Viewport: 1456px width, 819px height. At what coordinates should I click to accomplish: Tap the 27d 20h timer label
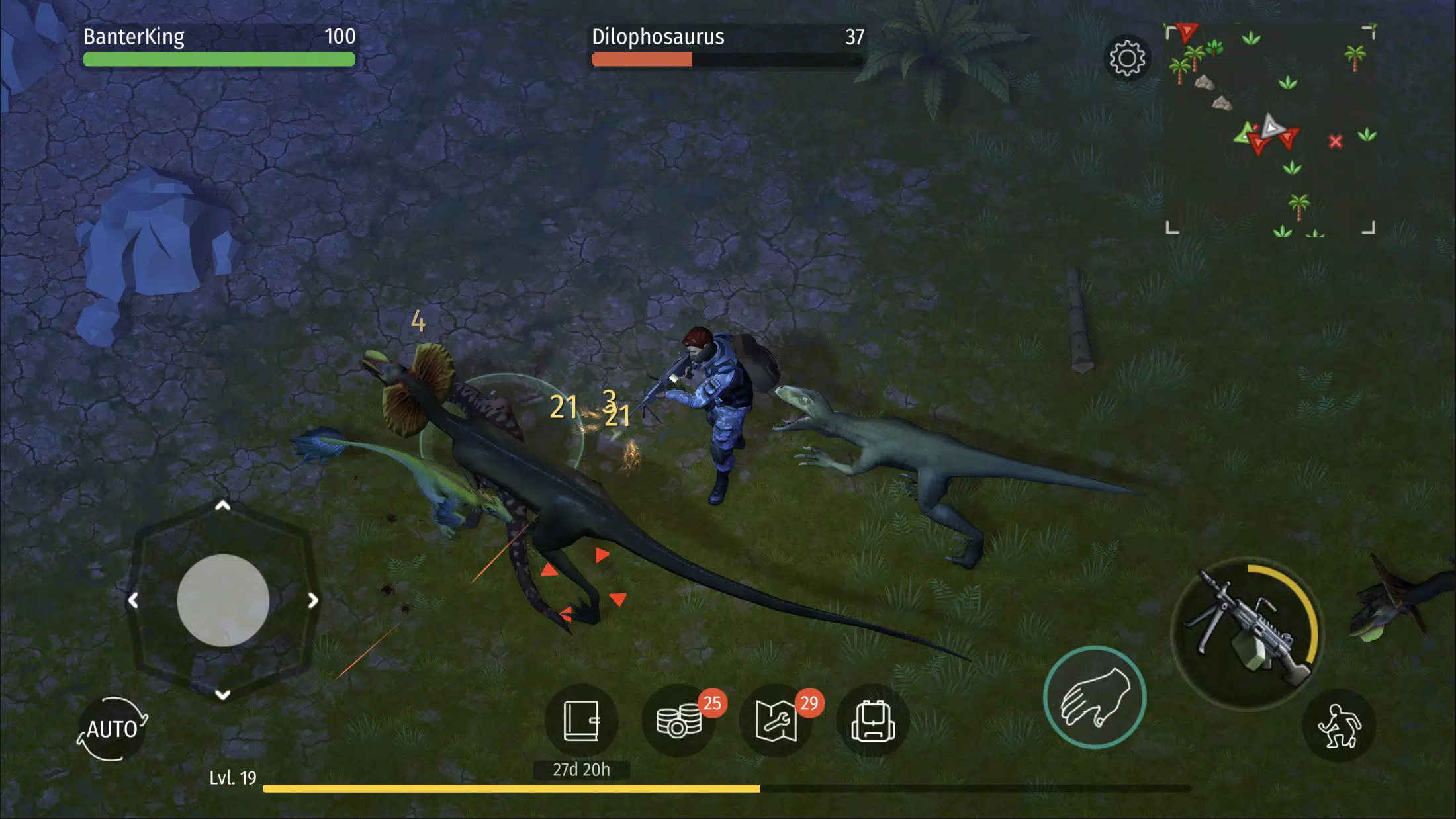click(580, 769)
